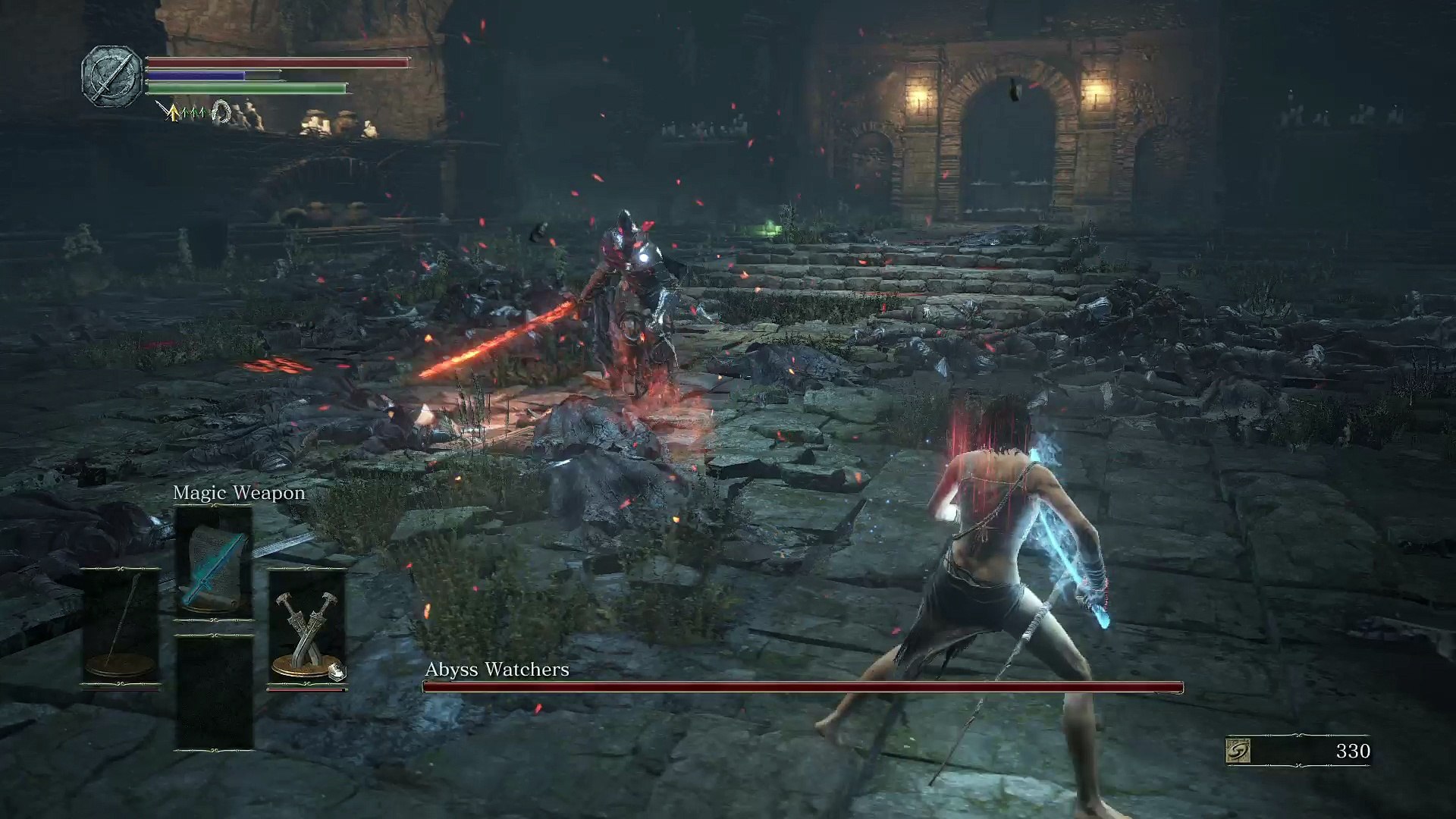
Task: Choose the twin swords right-hand weapon slot
Action: (306, 626)
